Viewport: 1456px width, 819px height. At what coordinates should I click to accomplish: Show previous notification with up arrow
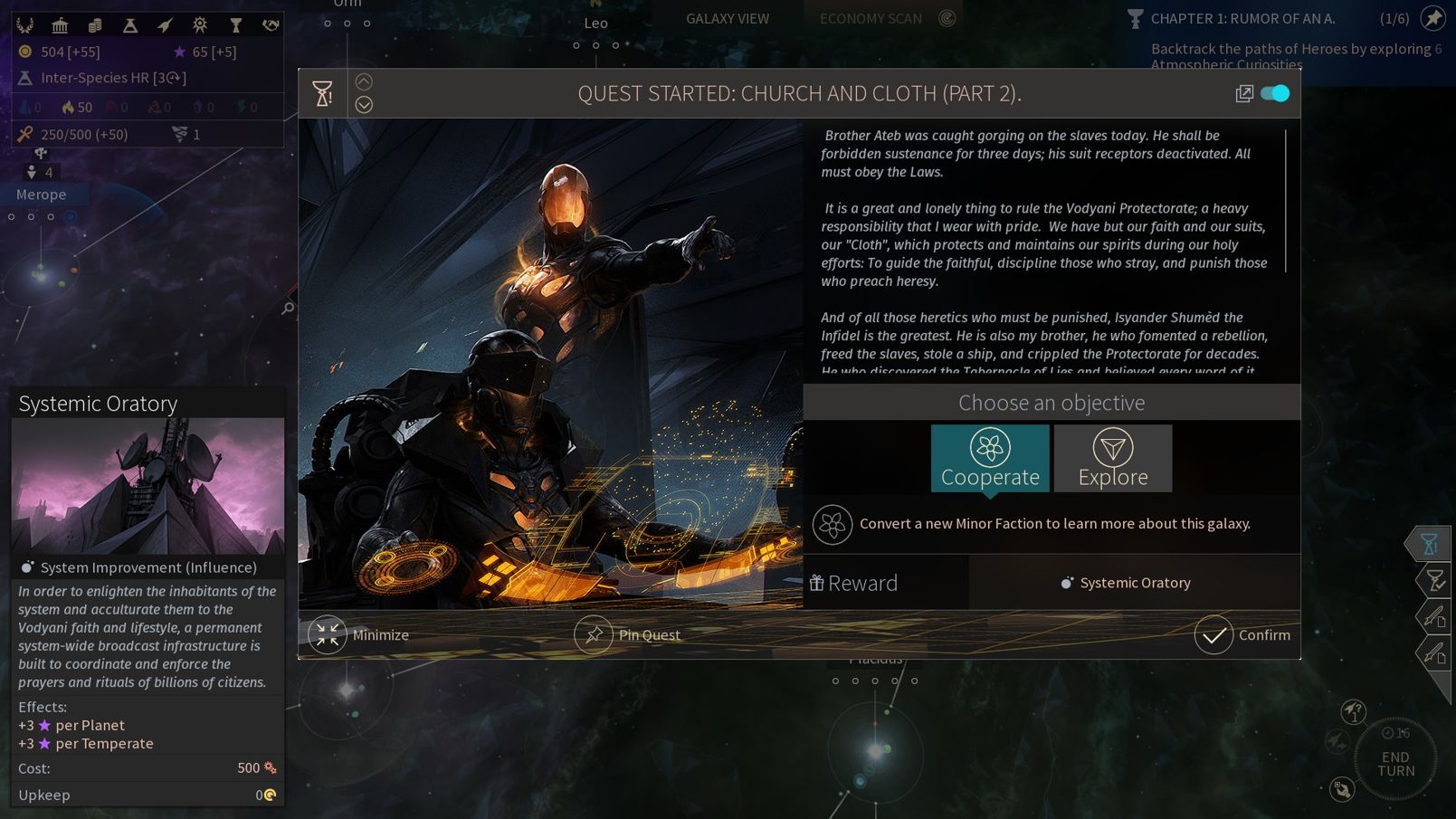(364, 82)
